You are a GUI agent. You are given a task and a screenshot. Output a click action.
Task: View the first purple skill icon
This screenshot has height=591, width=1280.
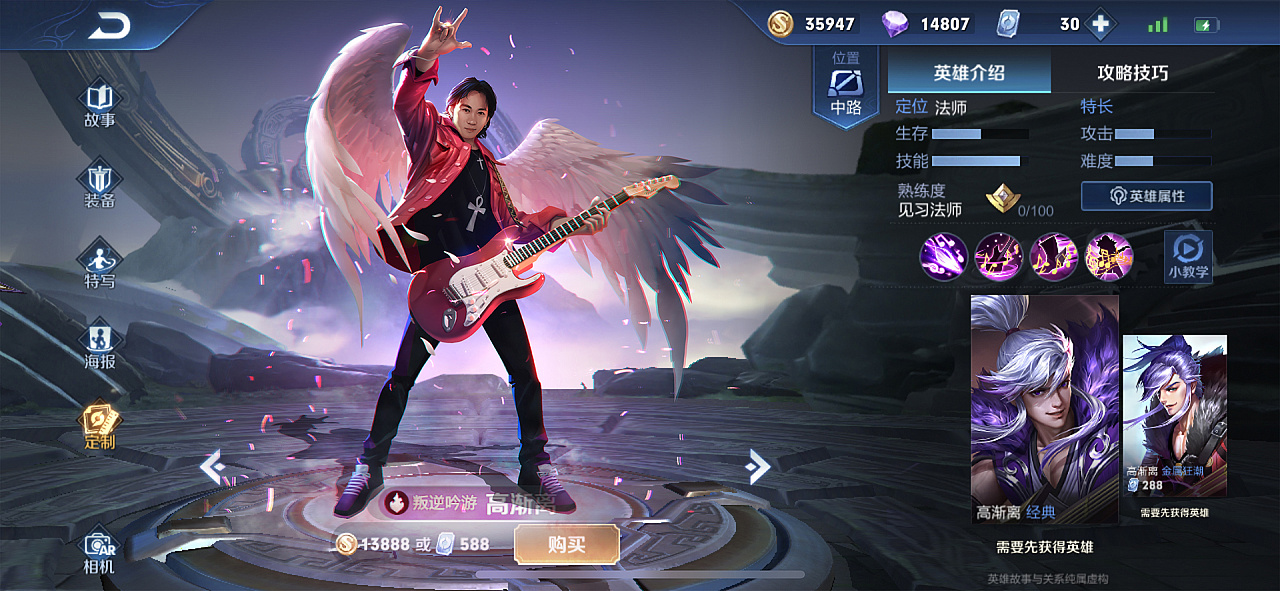point(943,257)
